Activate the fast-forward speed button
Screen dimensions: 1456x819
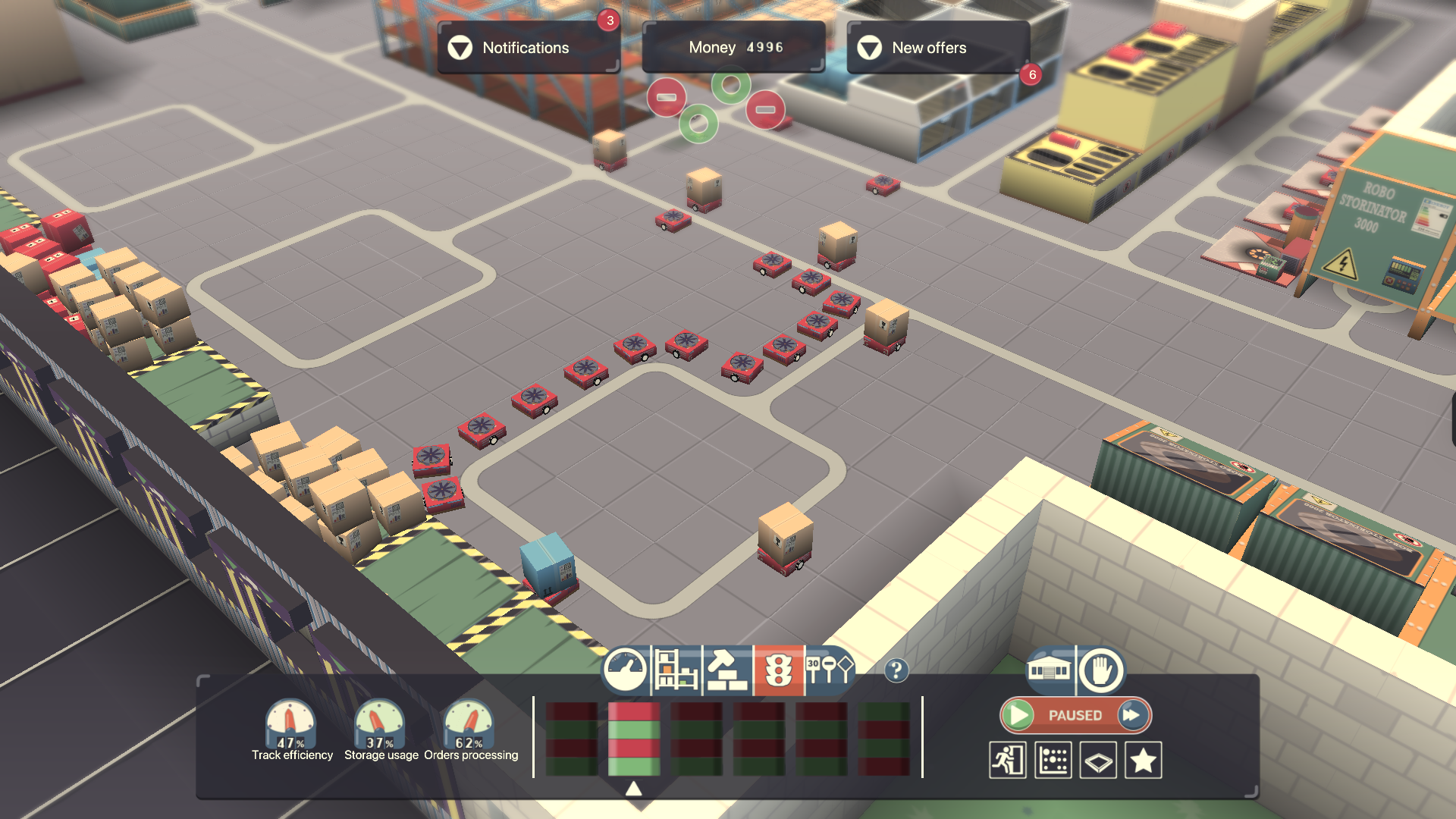click(x=1132, y=715)
